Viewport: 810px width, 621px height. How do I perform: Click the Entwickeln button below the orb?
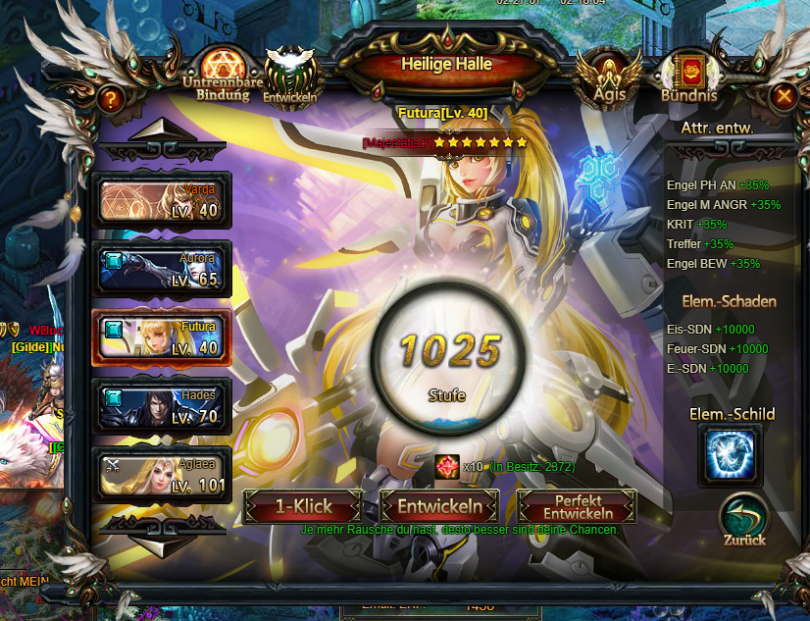click(x=446, y=506)
